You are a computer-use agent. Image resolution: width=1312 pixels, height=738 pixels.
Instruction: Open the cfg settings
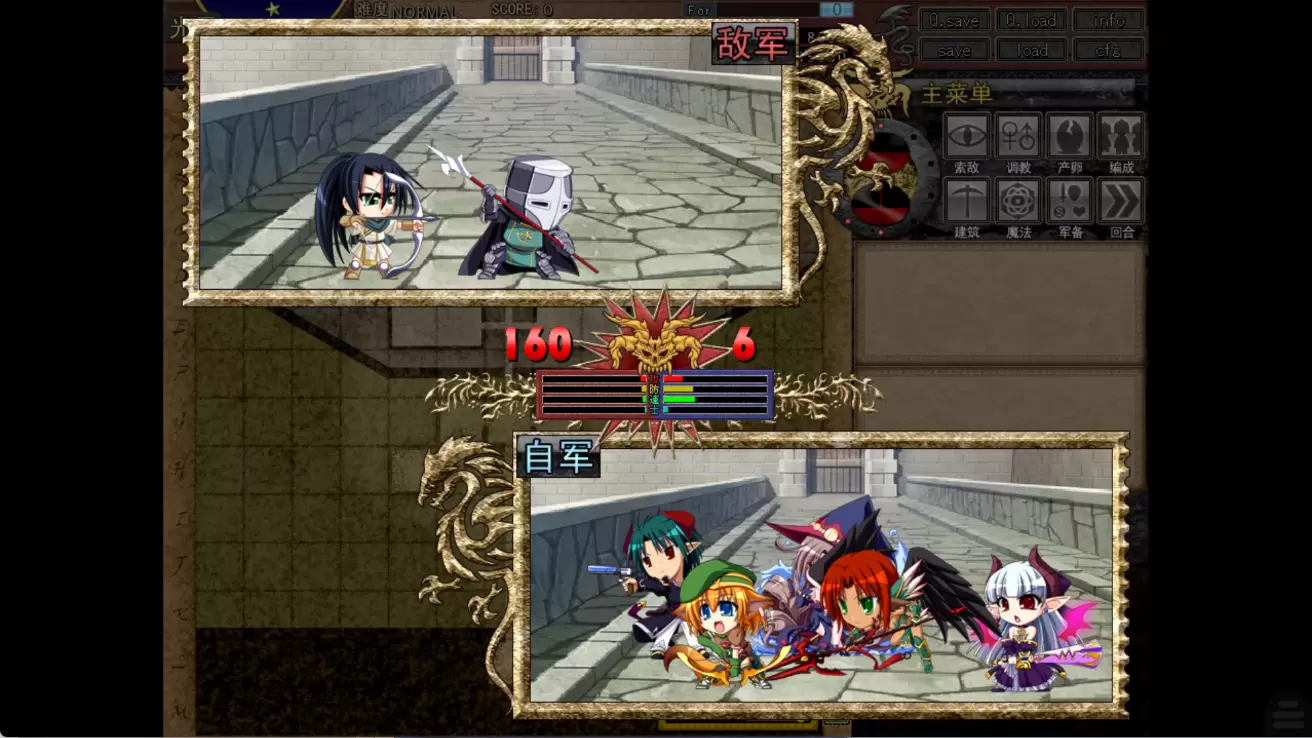[1108, 50]
